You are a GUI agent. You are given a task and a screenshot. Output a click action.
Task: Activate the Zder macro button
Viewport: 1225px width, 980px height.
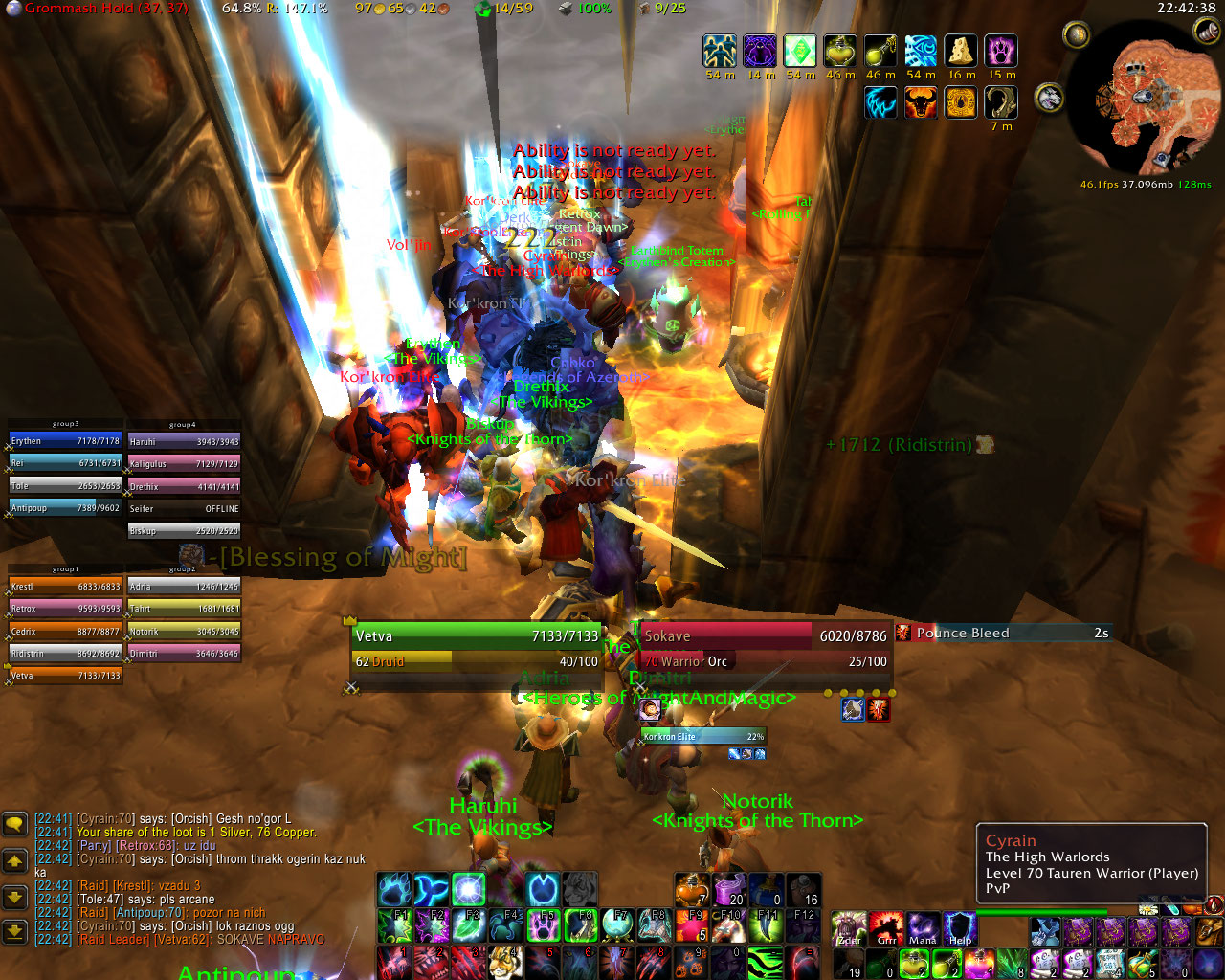849,928
